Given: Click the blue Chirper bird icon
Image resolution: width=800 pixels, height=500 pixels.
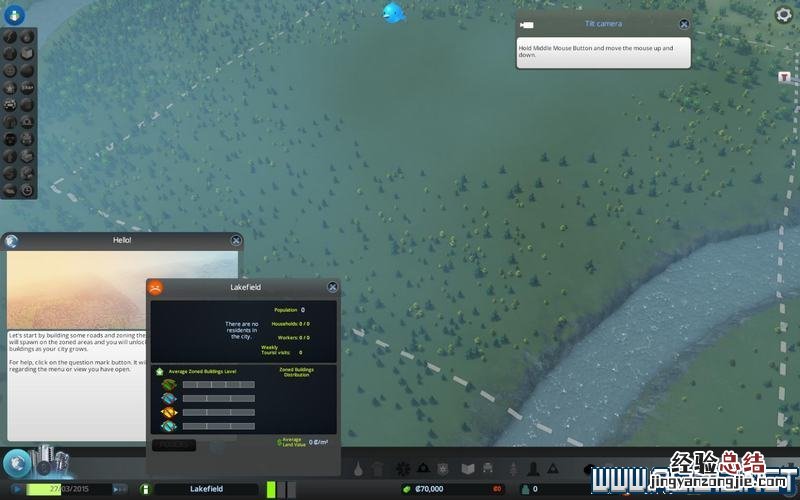Looking at the screenshot, I should (394, 13).
